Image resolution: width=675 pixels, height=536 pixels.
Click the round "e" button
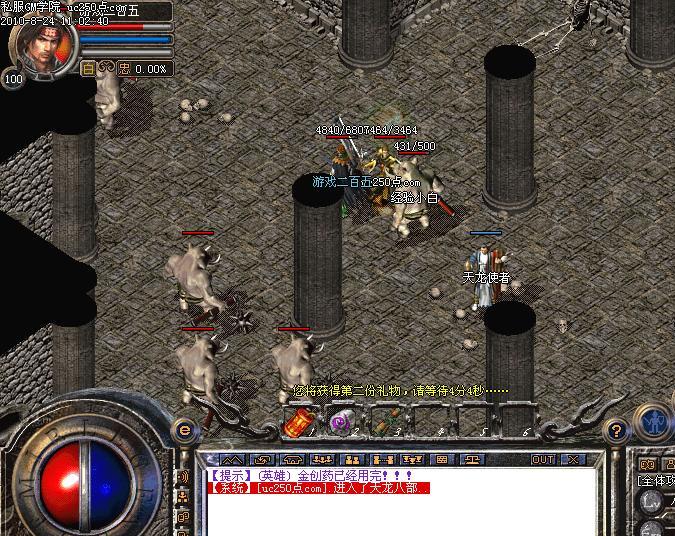(x=183, y=430)
